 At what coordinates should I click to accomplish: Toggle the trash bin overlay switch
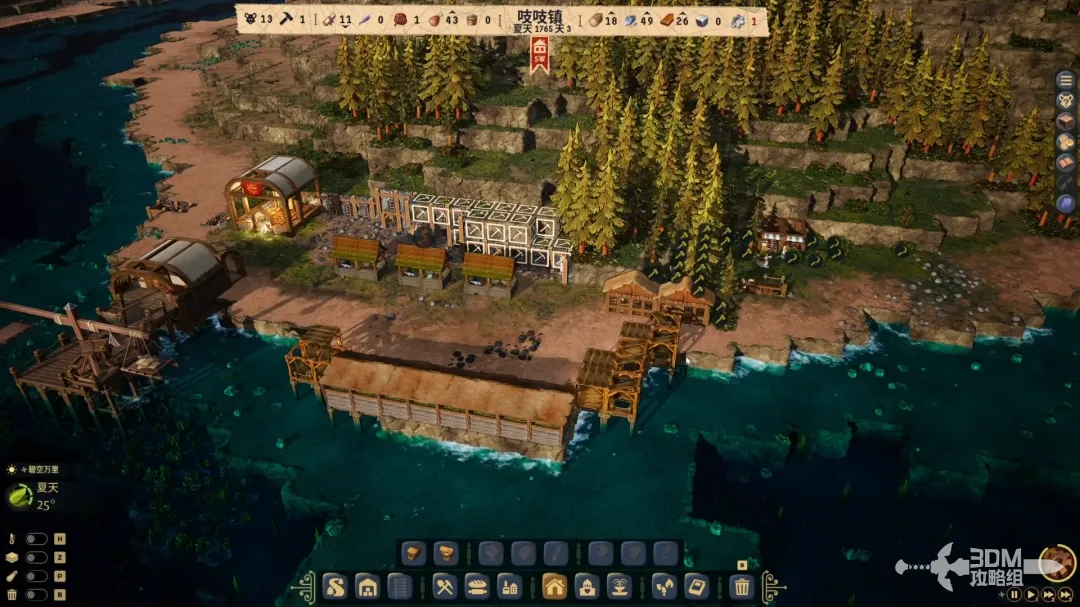(37, 595)
